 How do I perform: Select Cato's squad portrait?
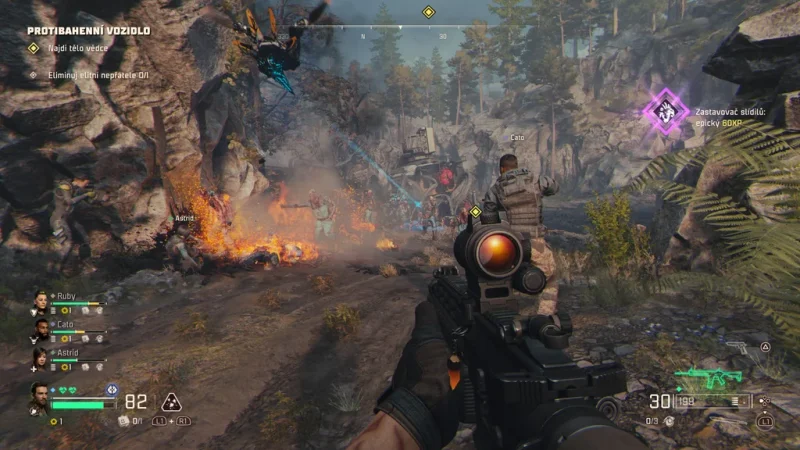41,328
